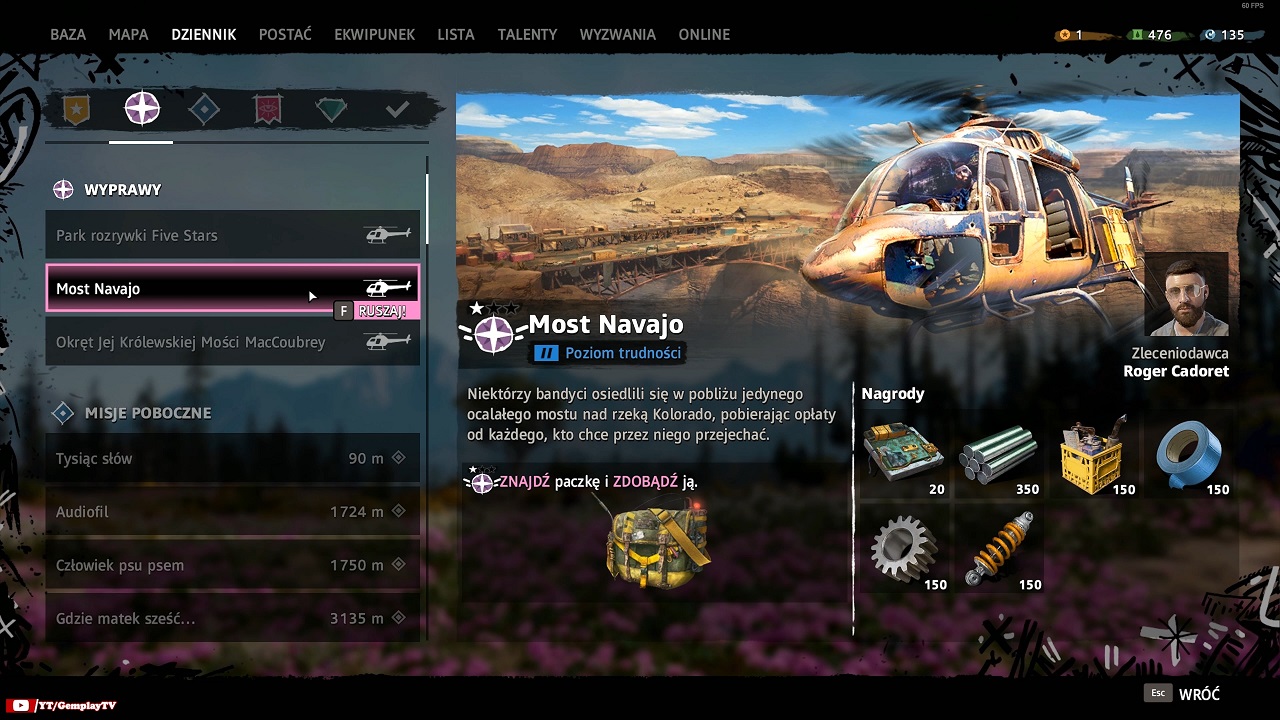Go to the EKWIPUNEK tab
This screenshot has height=720, width=1280.
pos(374,34)
